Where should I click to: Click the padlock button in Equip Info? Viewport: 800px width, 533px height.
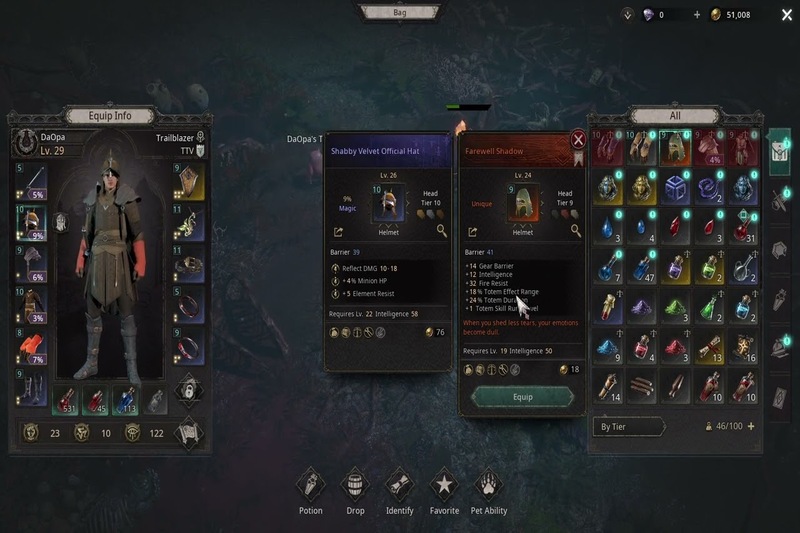pos(189,389)
